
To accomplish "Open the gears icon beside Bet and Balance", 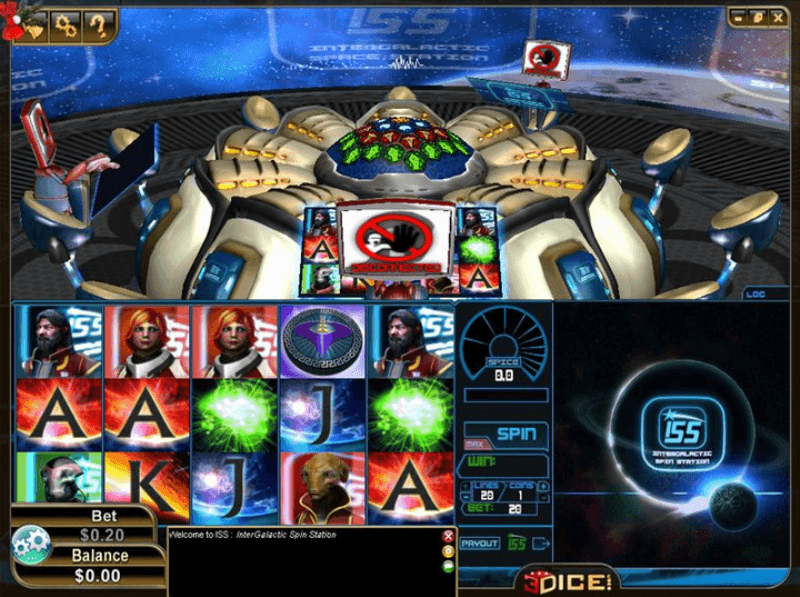I will 31,543.
